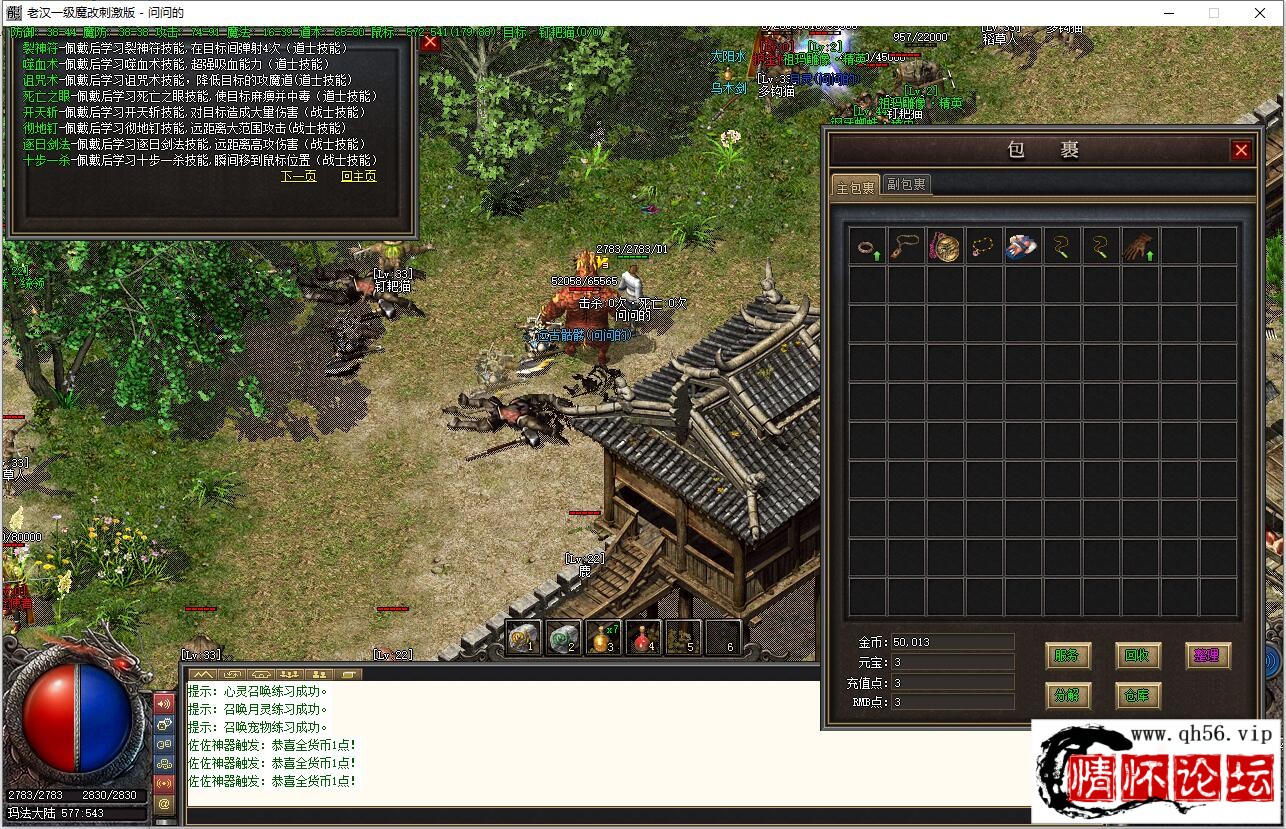The height and width of the screenshot is (829, 1286).
Task: Sort the bag with 整理
Action: tap(1207, 656)
